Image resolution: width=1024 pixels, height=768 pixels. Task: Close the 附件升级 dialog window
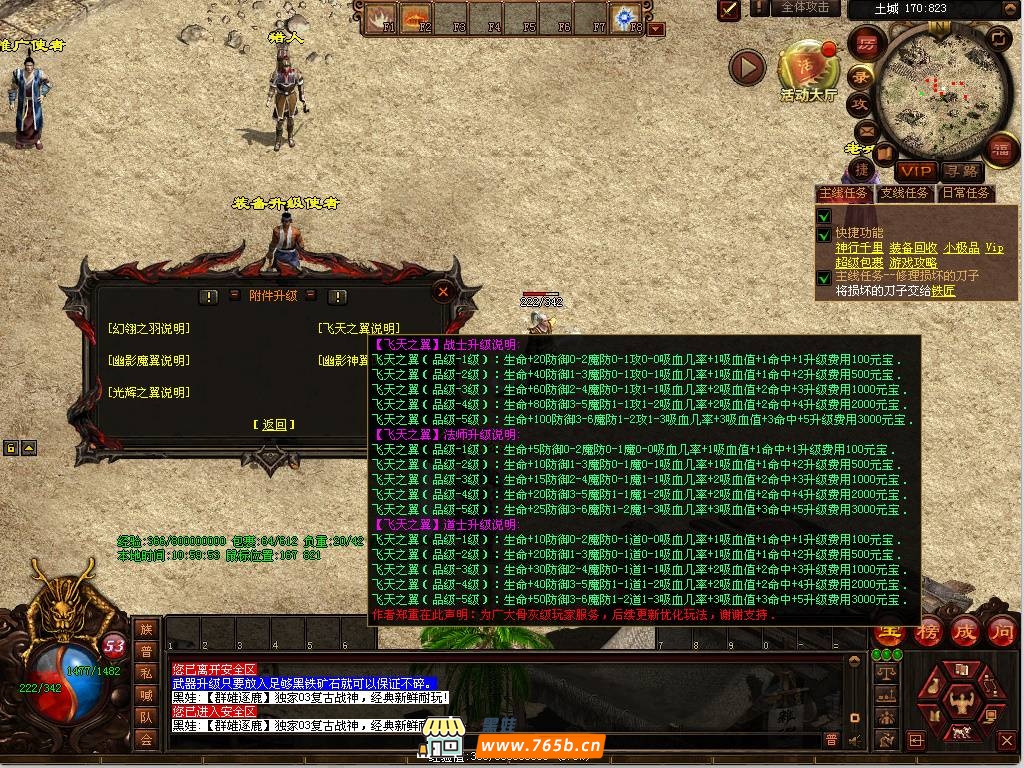443,291
